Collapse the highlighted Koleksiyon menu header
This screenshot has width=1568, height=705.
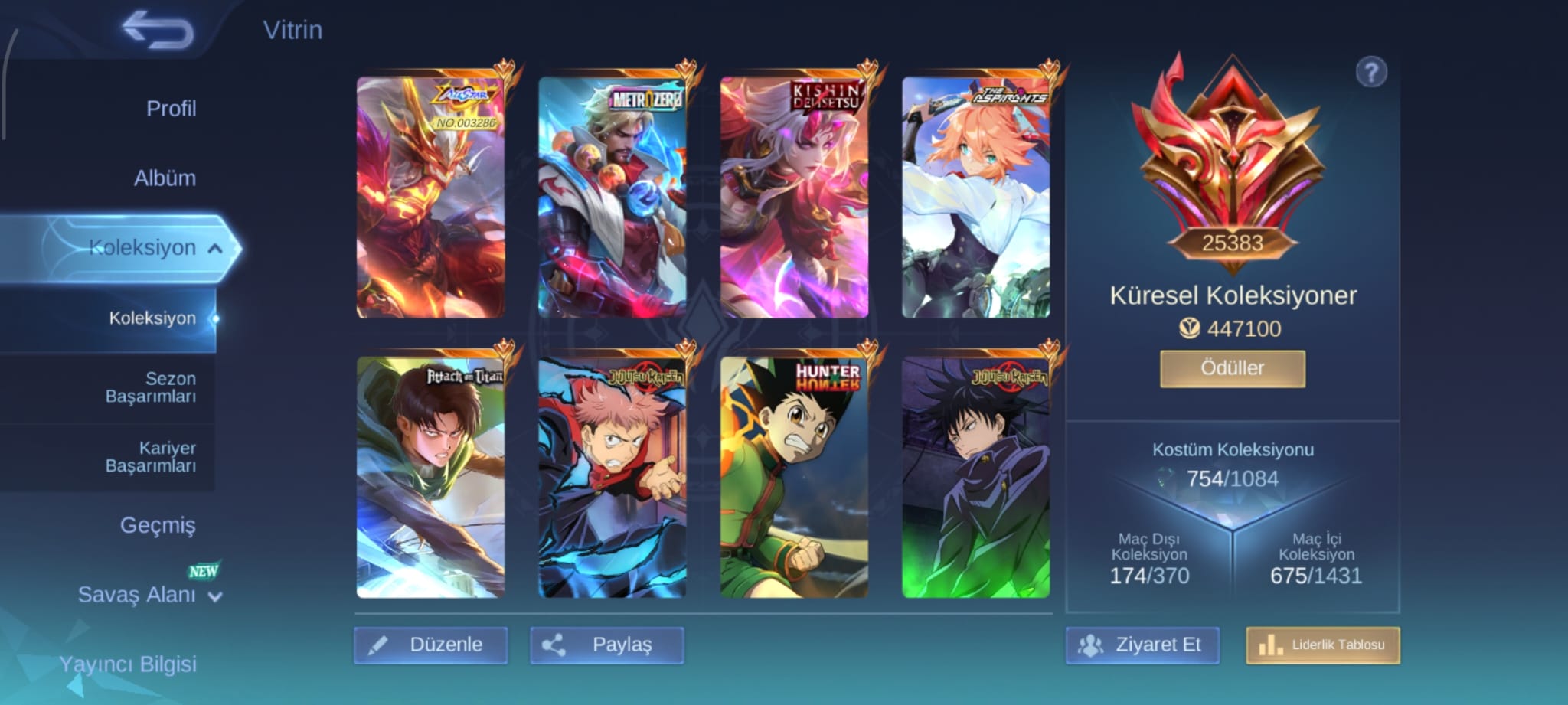coord(153,248)
